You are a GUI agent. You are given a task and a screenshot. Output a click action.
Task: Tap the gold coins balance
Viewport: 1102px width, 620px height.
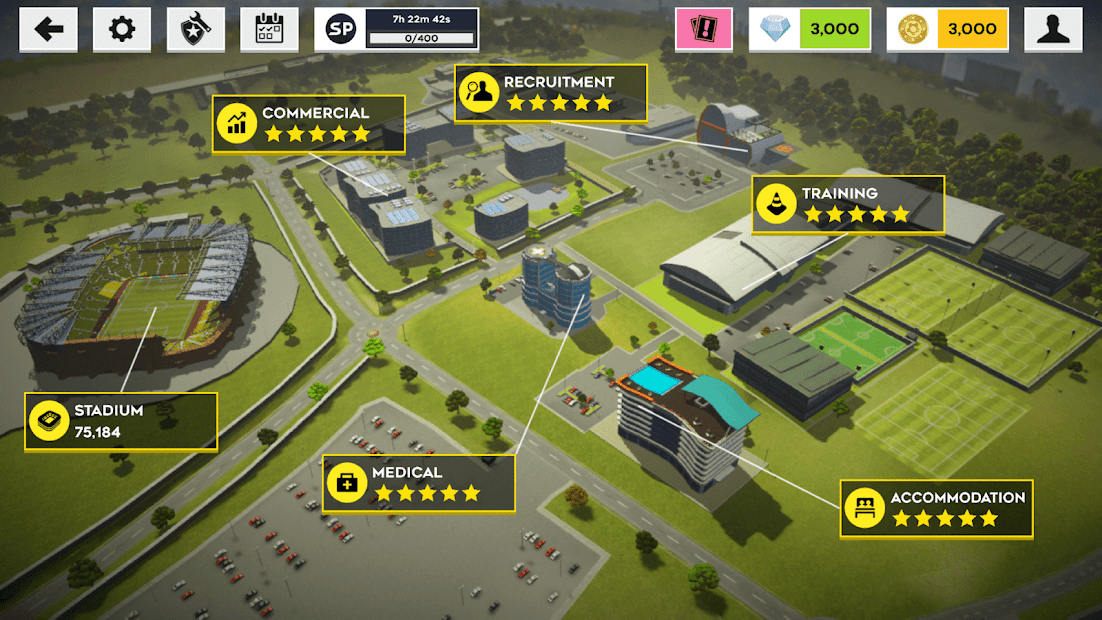(947, 29)
